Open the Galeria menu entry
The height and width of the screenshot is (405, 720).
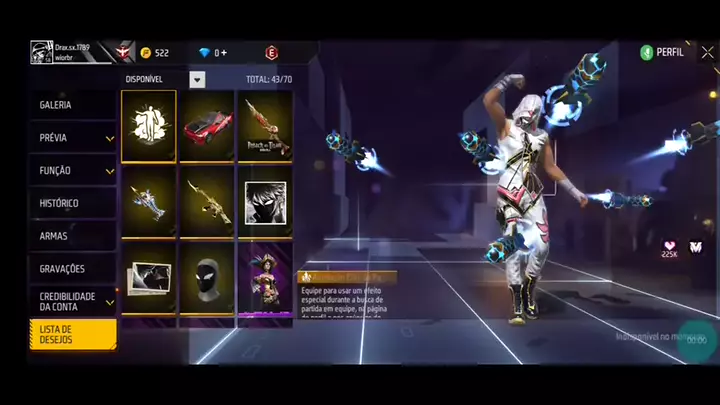72,105
